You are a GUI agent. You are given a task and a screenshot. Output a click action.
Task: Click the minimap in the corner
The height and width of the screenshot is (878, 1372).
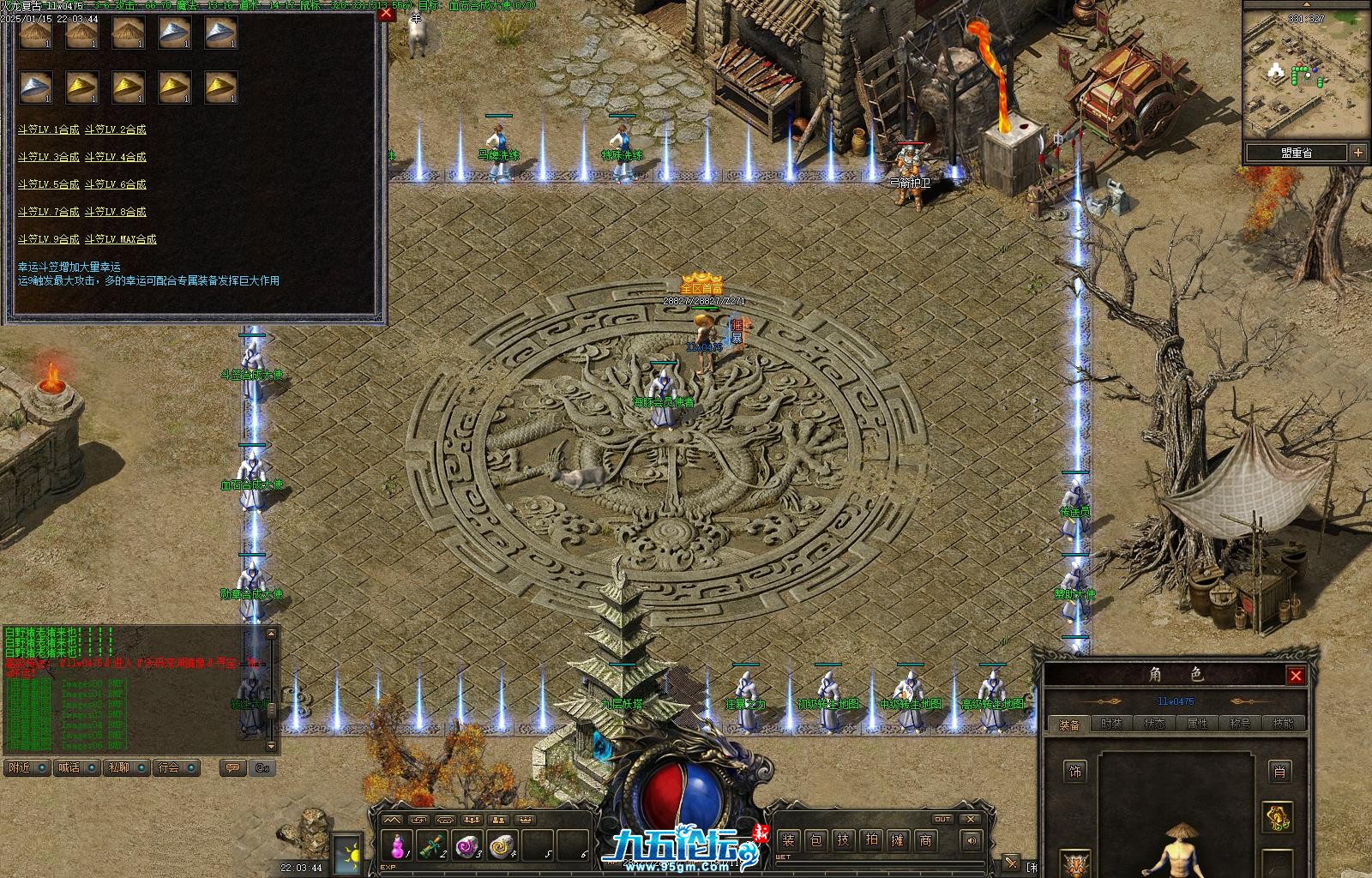[x=1296, y=73]
